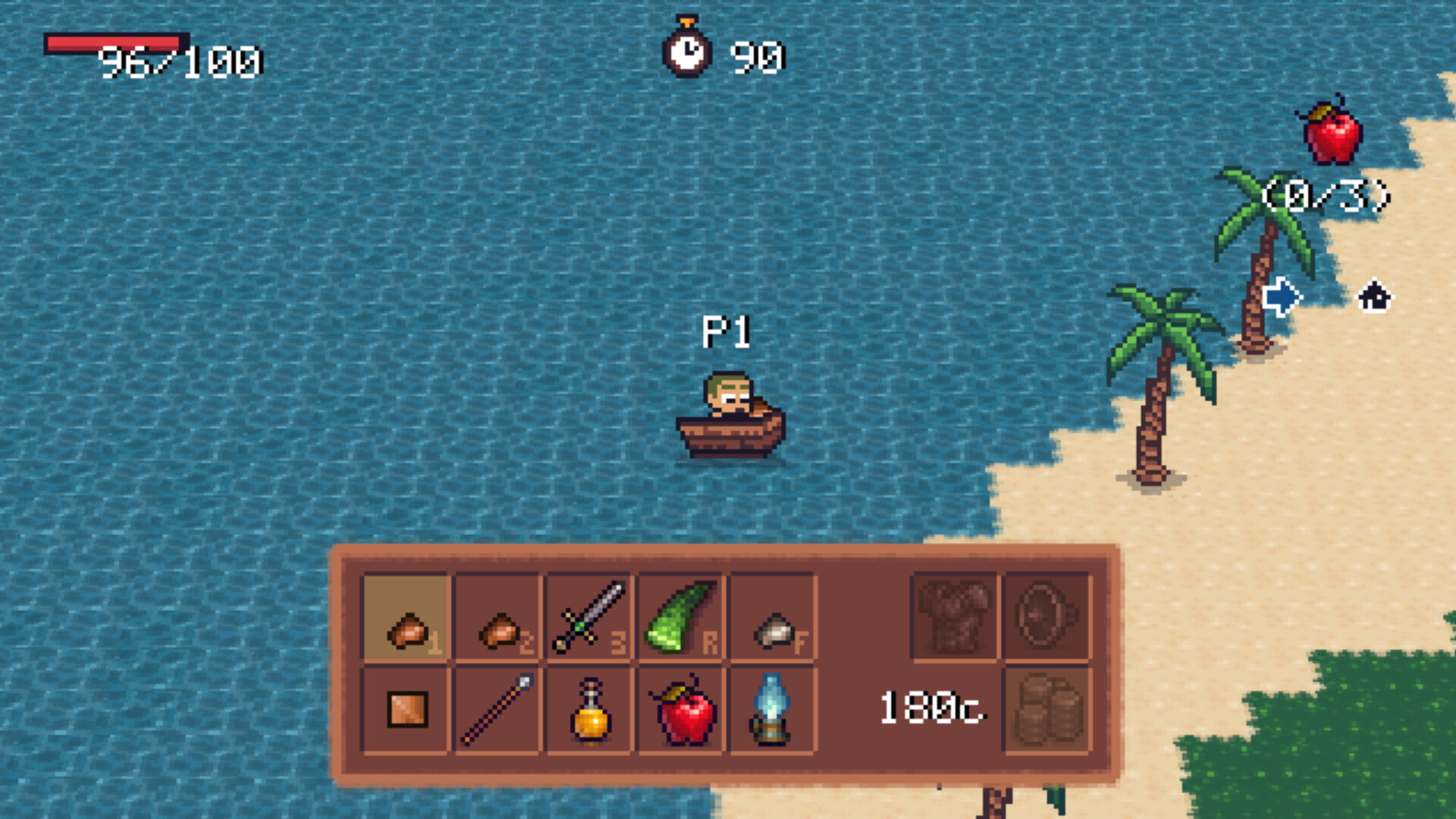
Task: Click the blue arrow waypoint marker
Action: (x=1282, y=296)
